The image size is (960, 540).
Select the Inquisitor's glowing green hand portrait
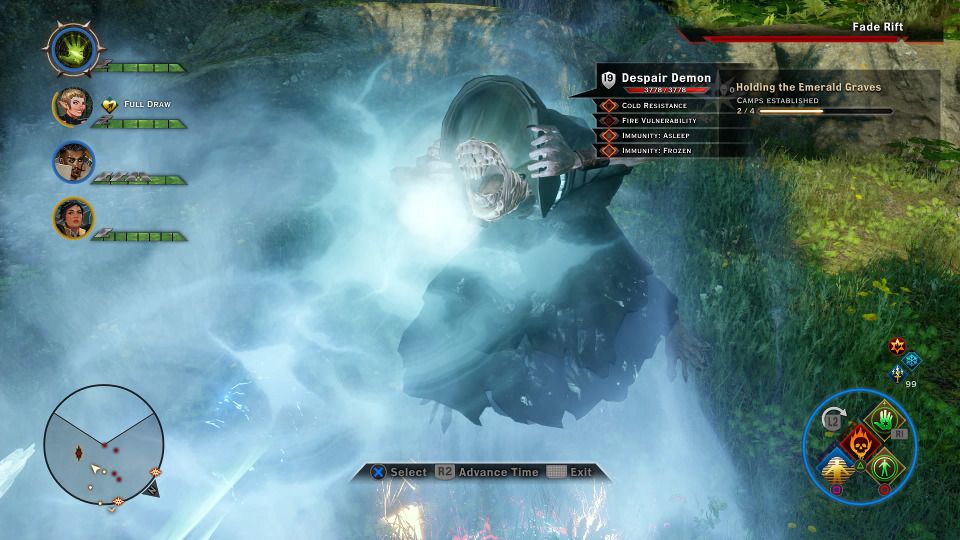point(71,48)
